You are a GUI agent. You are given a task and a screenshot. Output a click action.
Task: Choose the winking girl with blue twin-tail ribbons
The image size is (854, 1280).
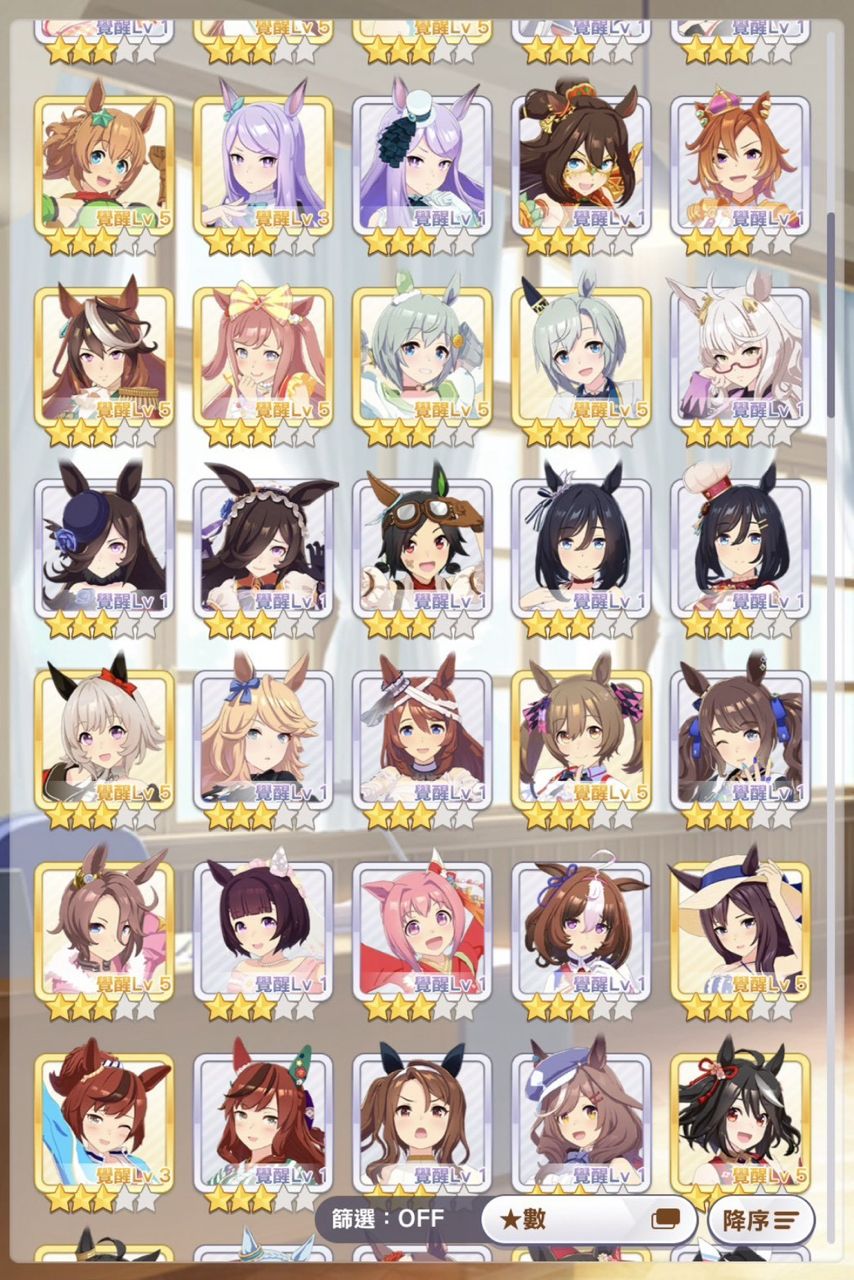[x=740, y=739]
